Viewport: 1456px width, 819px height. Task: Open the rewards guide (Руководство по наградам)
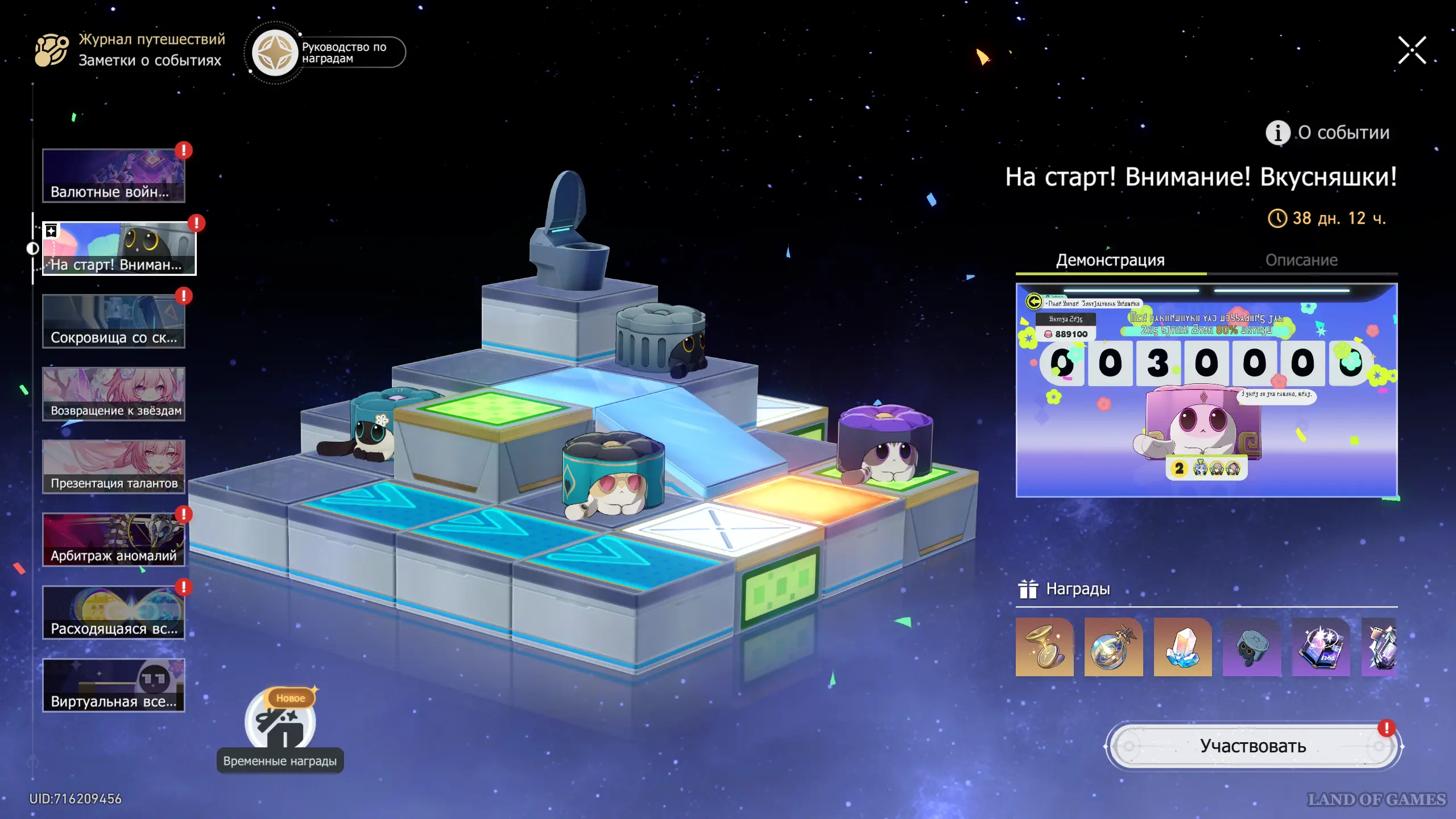tap(328, 53)
